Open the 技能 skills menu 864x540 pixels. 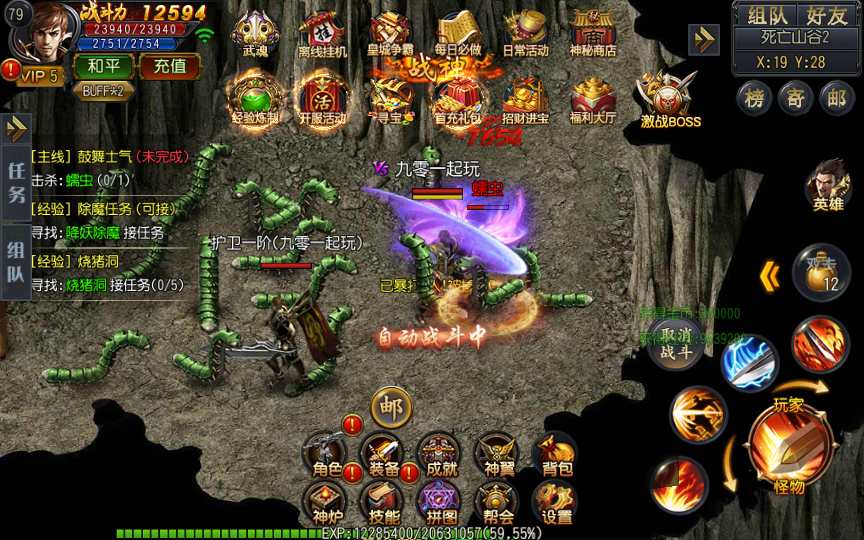click(382, 503)
